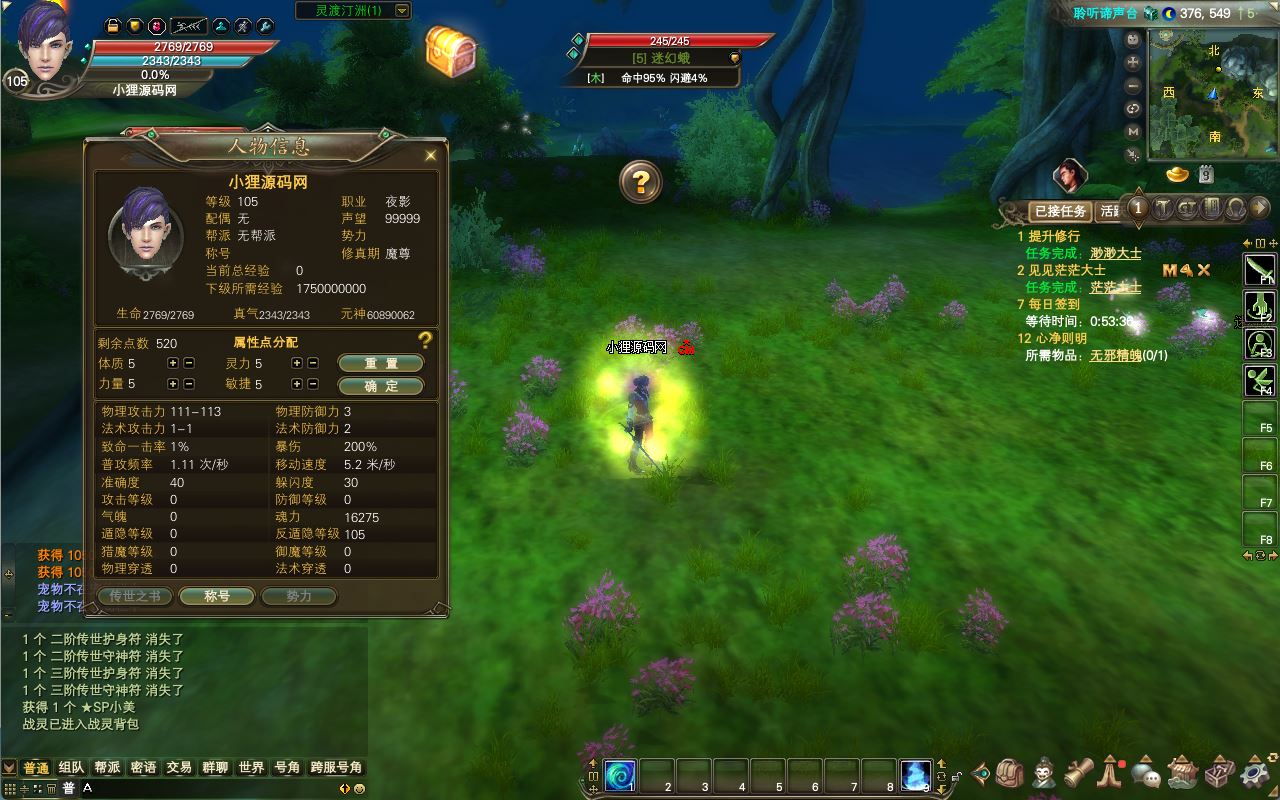Switch to the 已接任务 accepted quests tab
The image size is (1280, 800).
click(x=1060, y=211)
